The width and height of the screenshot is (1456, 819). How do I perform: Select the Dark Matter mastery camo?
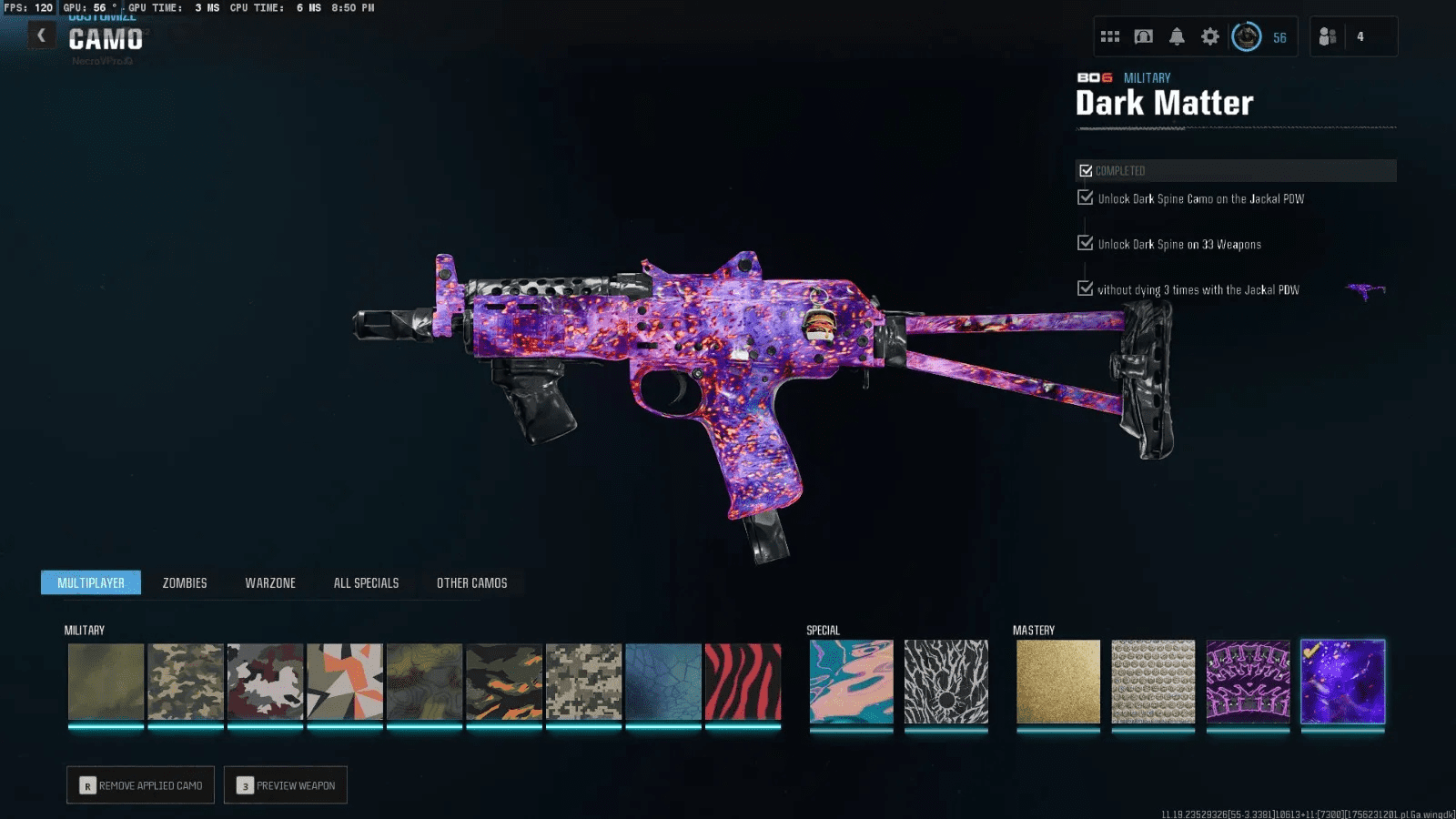(x=1342, y=682)
